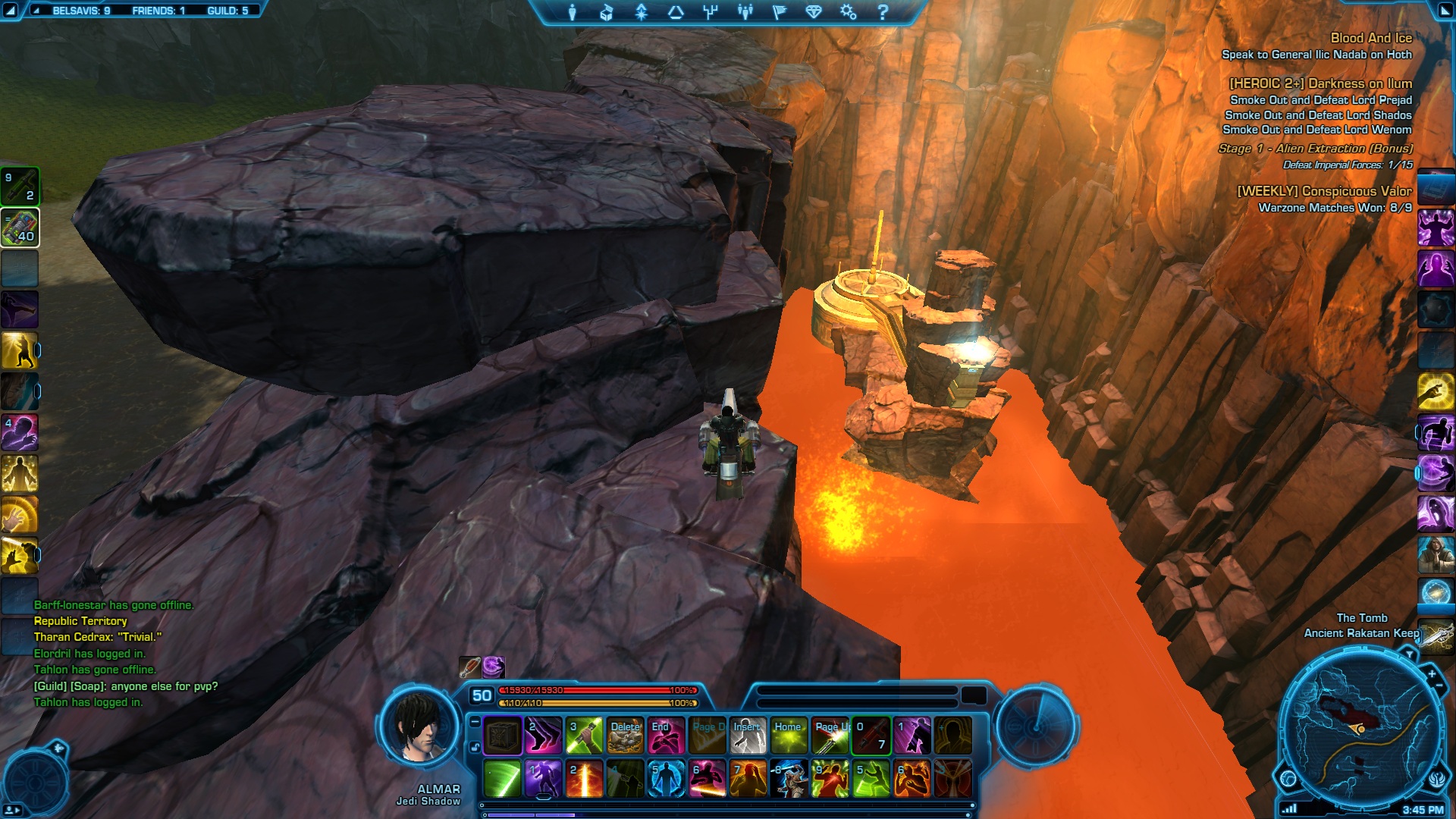Zoom in the minimap with plus
Viewport: 1456px width, 819px height.
point(1432,673)
